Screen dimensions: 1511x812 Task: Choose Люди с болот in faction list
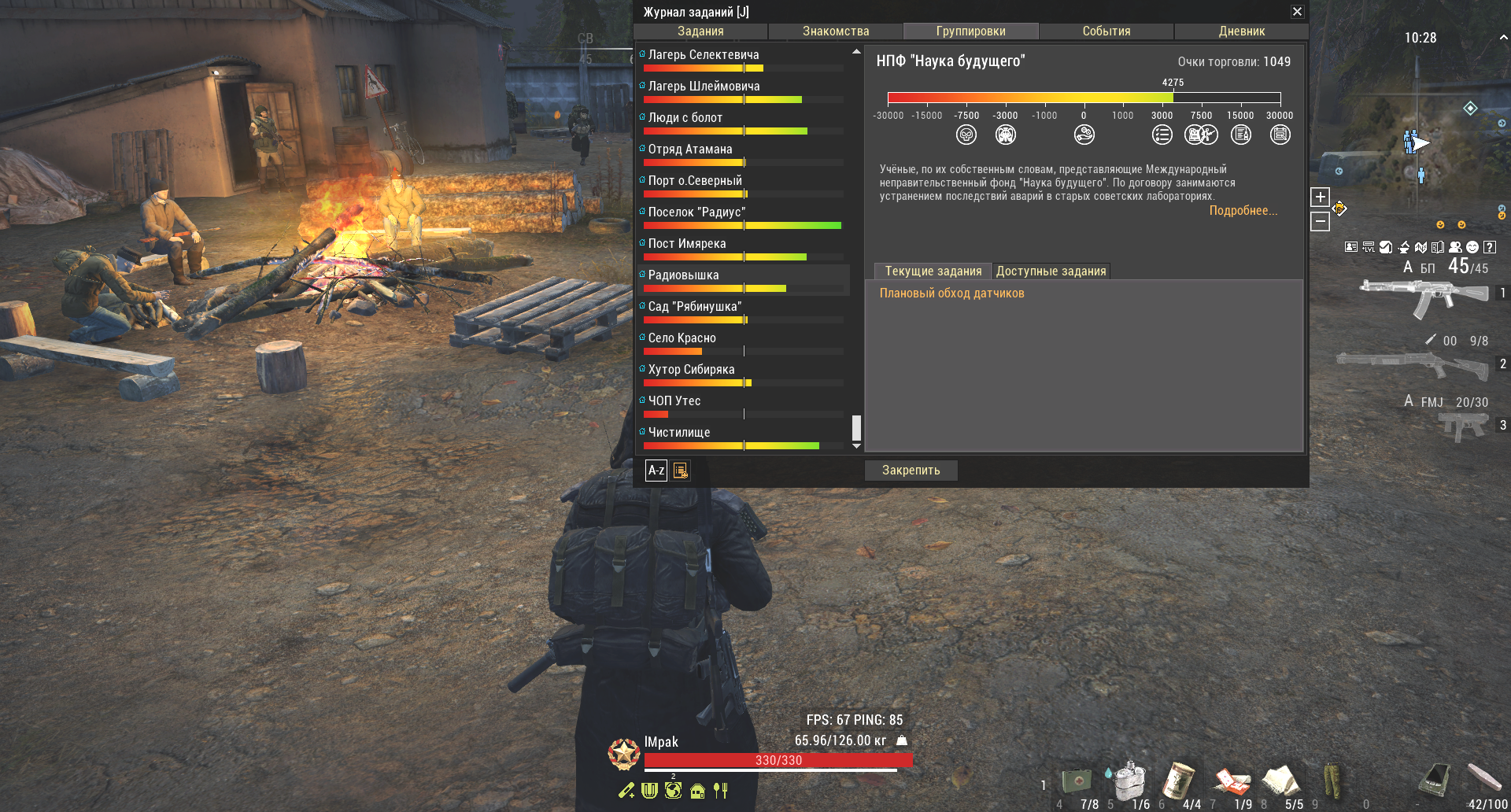coord(685,118)
